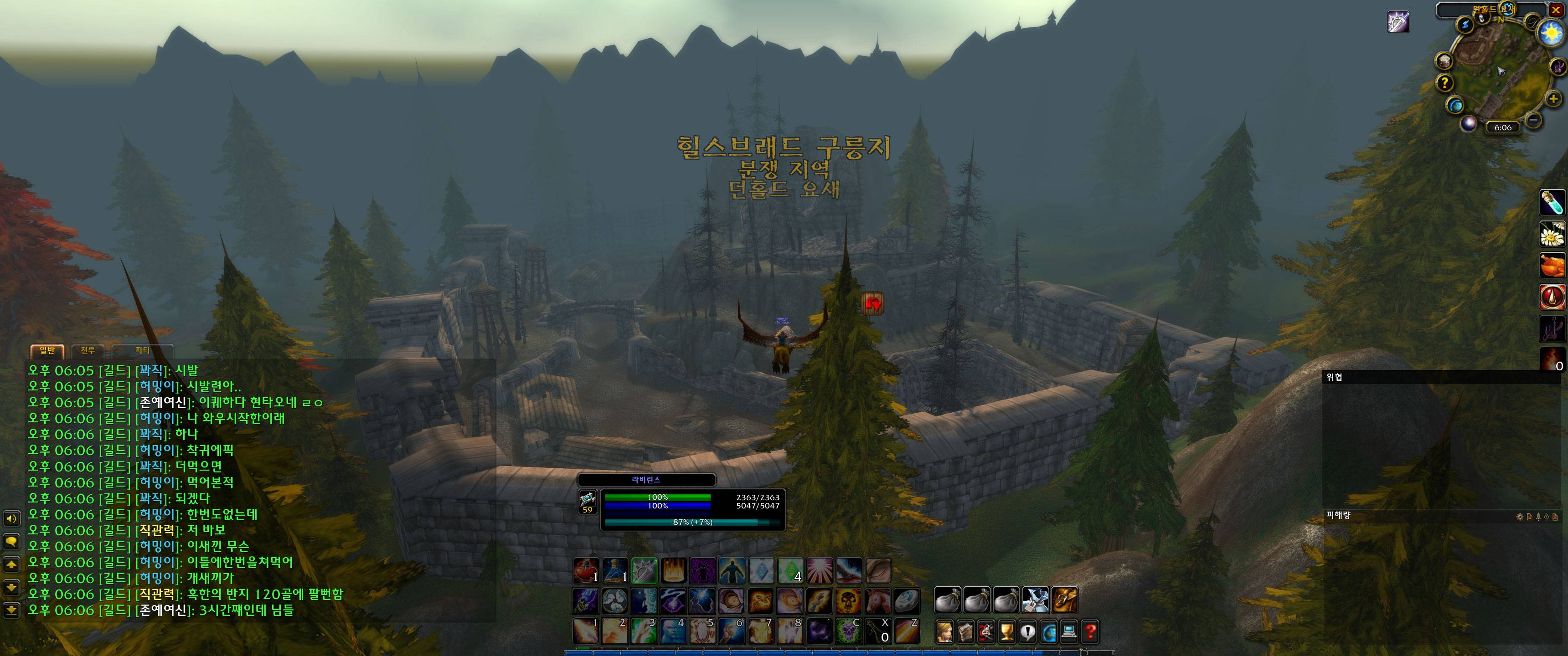The height and width of the screenshot is (656, 1568).
Task: Open the 파티 chat tab
Action: pyautogui.click(x=142, y=350)
